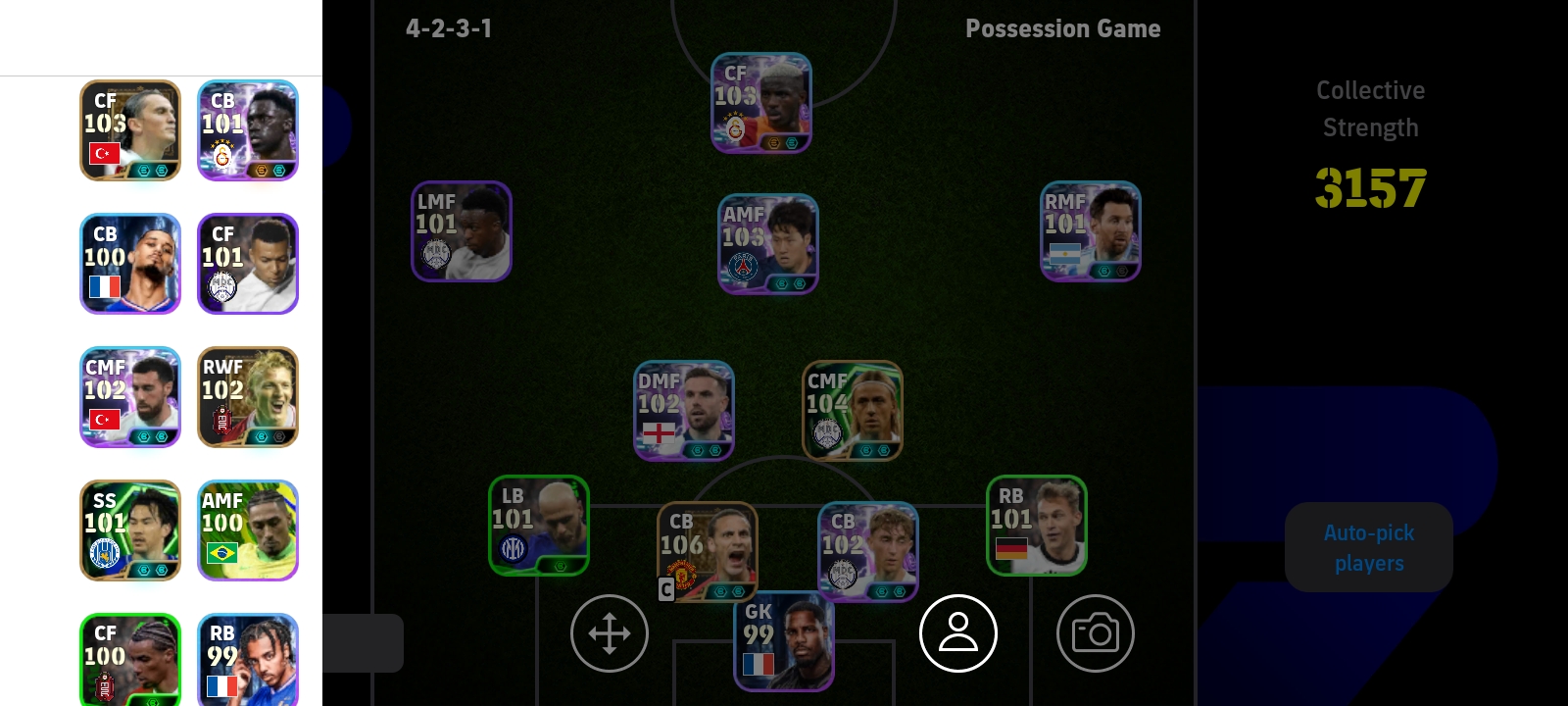1568x706 pixels.
Task: Select the GK 99 goalkeeper card
Action: pyautogui.click(x=783, y=642)
